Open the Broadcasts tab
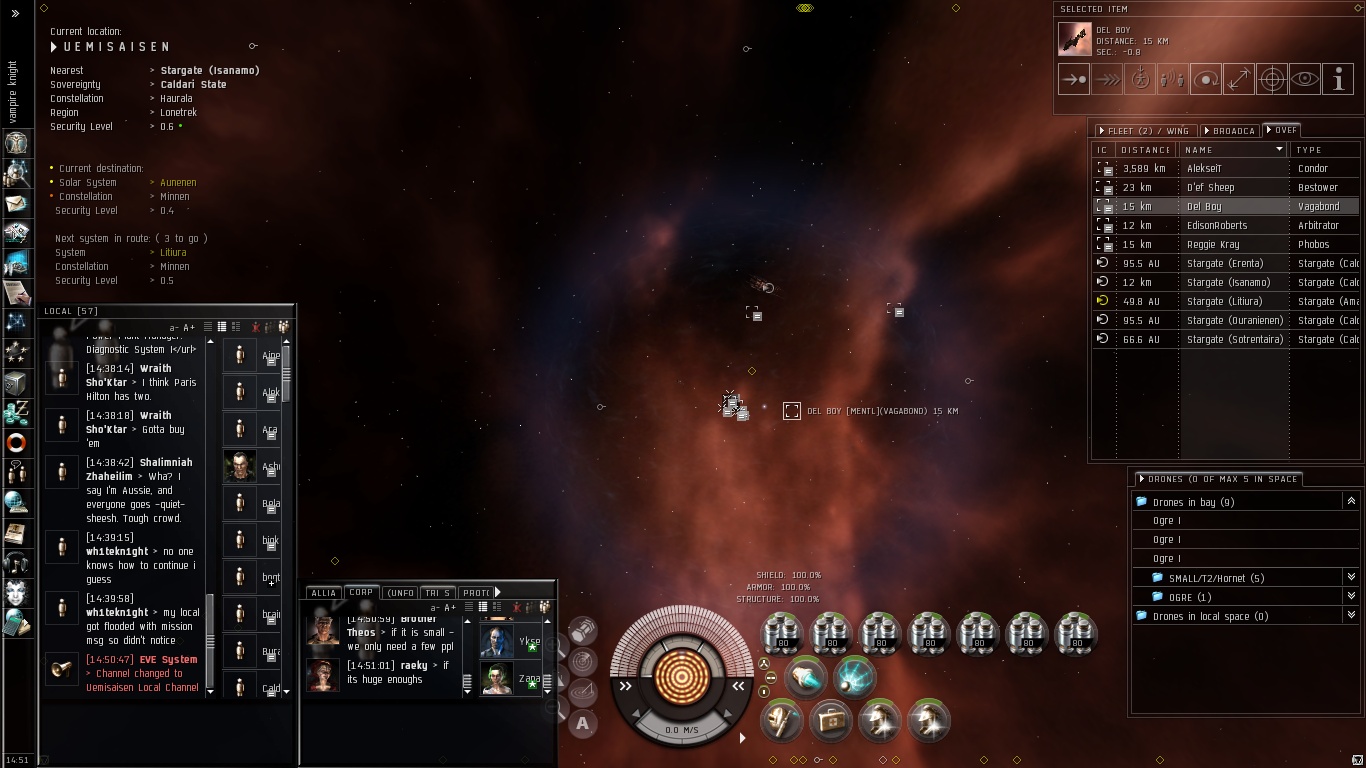Screen dimensions: 1366x768 click(x=1230, y=131)
